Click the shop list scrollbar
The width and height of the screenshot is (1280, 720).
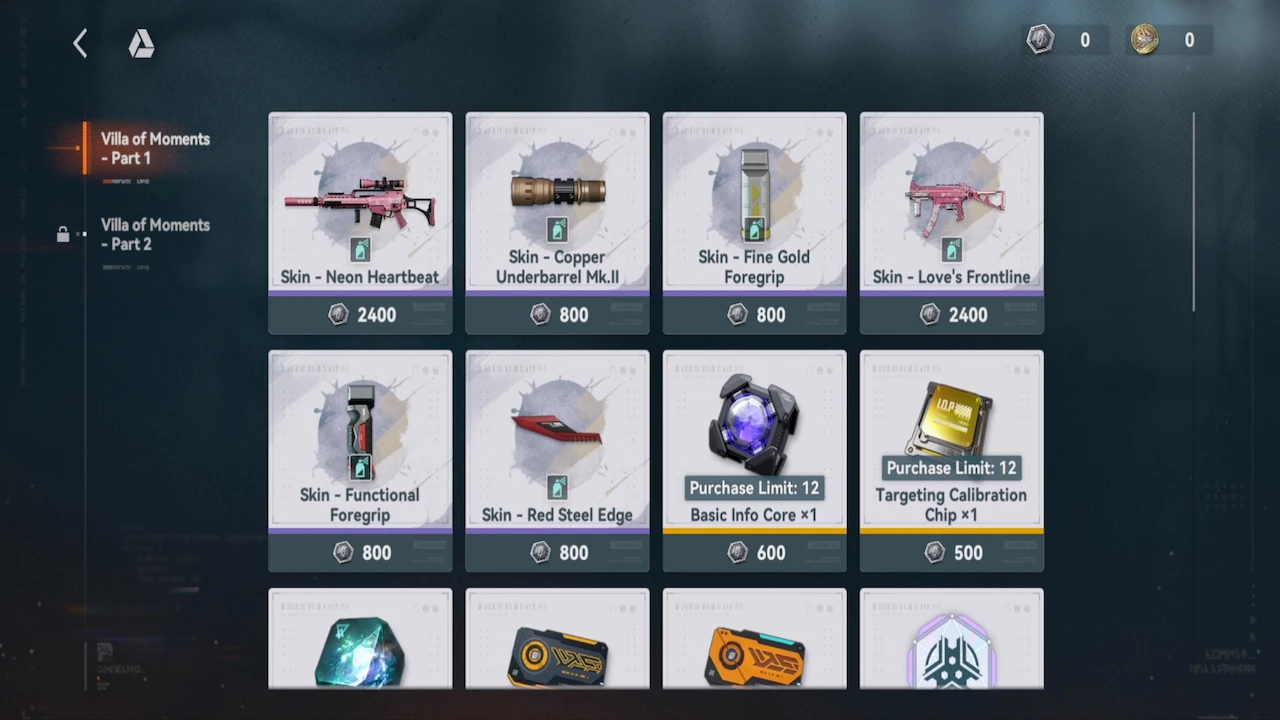click(x=1193, y=212)
